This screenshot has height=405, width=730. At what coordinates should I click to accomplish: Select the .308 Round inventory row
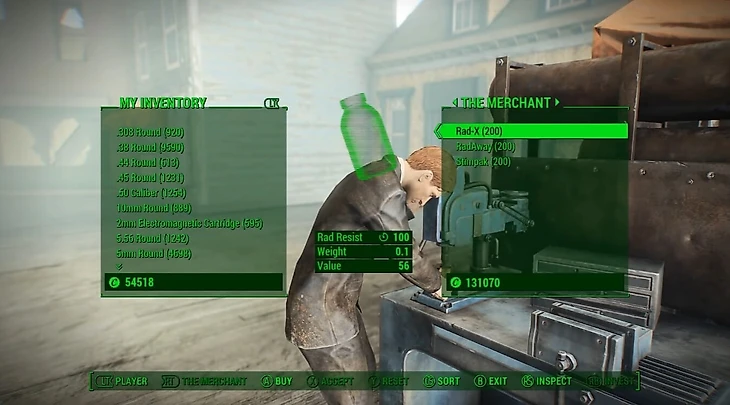click(150, 132)
